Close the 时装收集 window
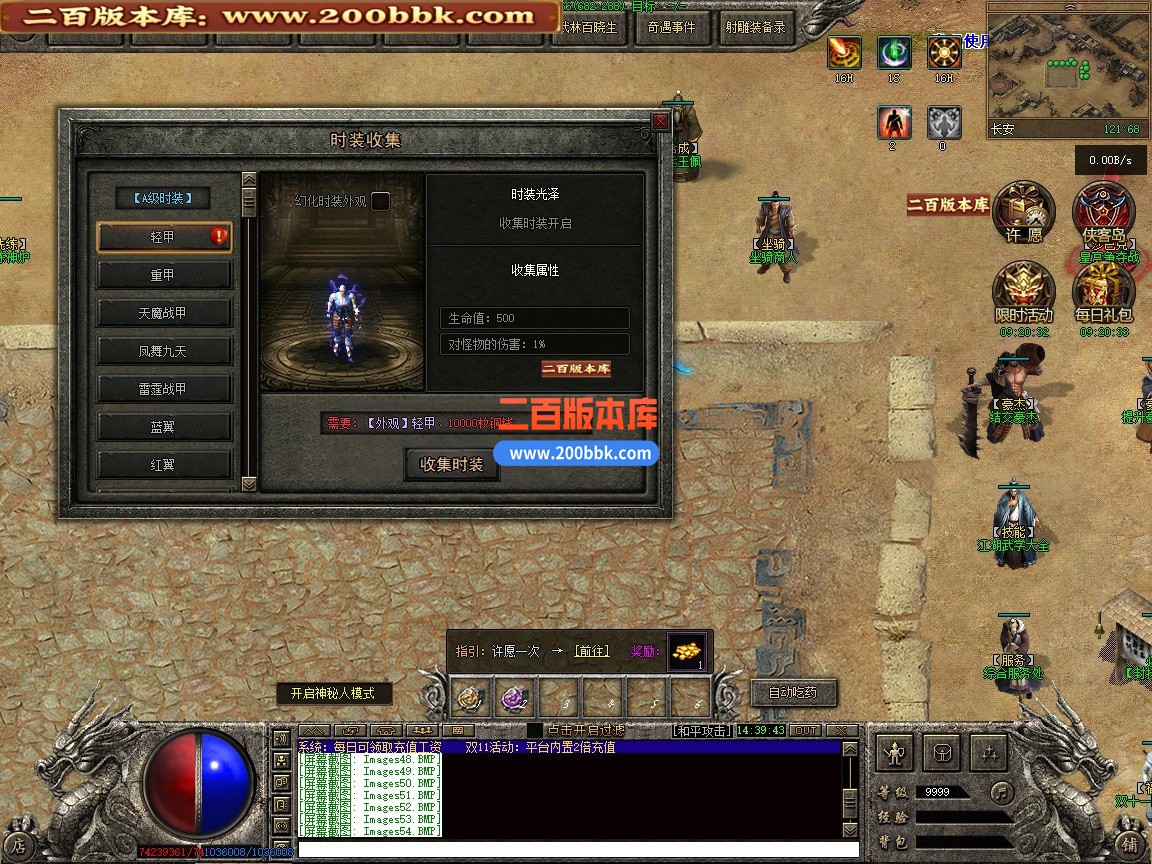Screen dimensions: 1152x864 [x=660, y=121]
